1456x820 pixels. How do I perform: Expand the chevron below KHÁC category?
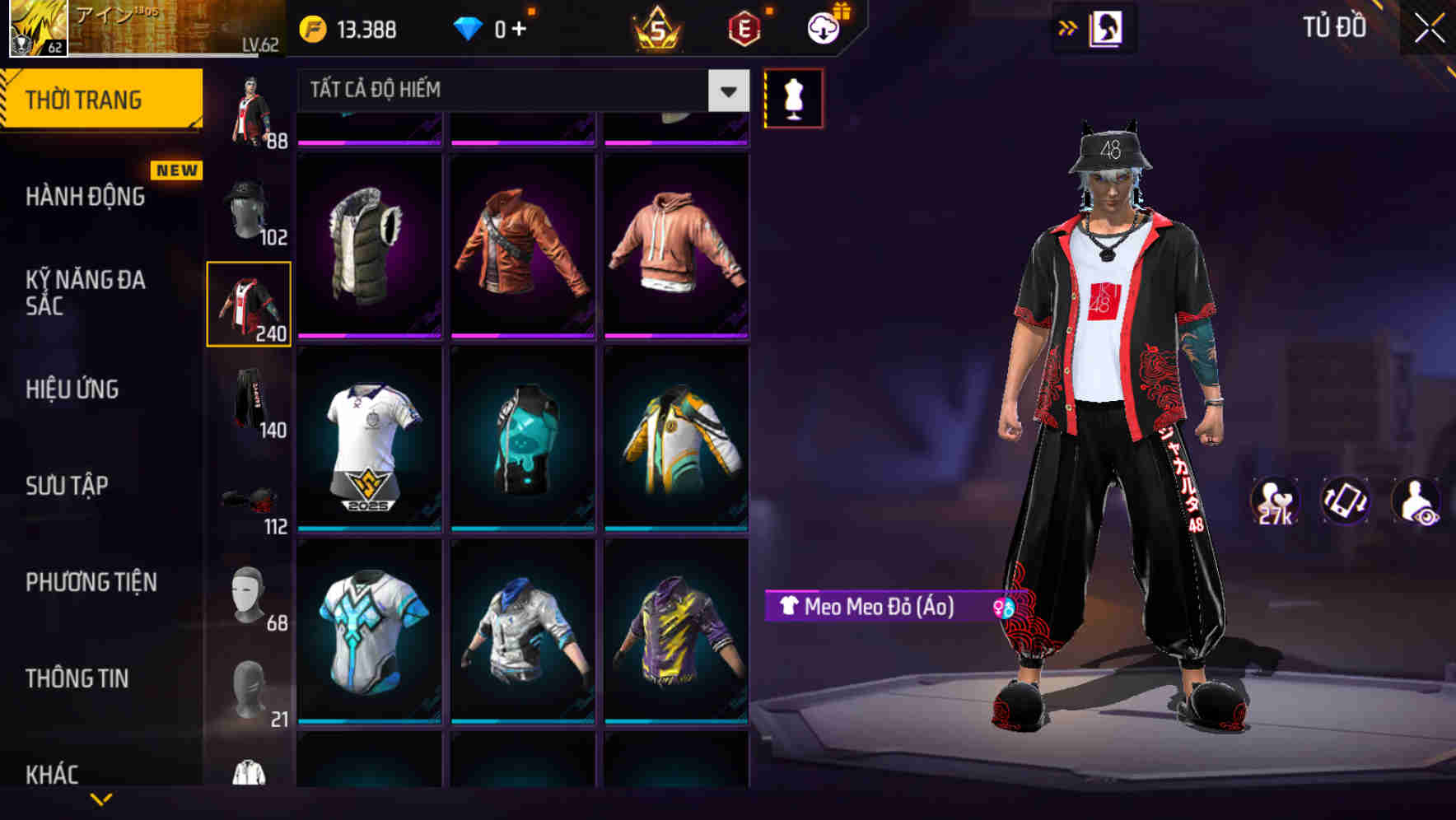[100, 799]
